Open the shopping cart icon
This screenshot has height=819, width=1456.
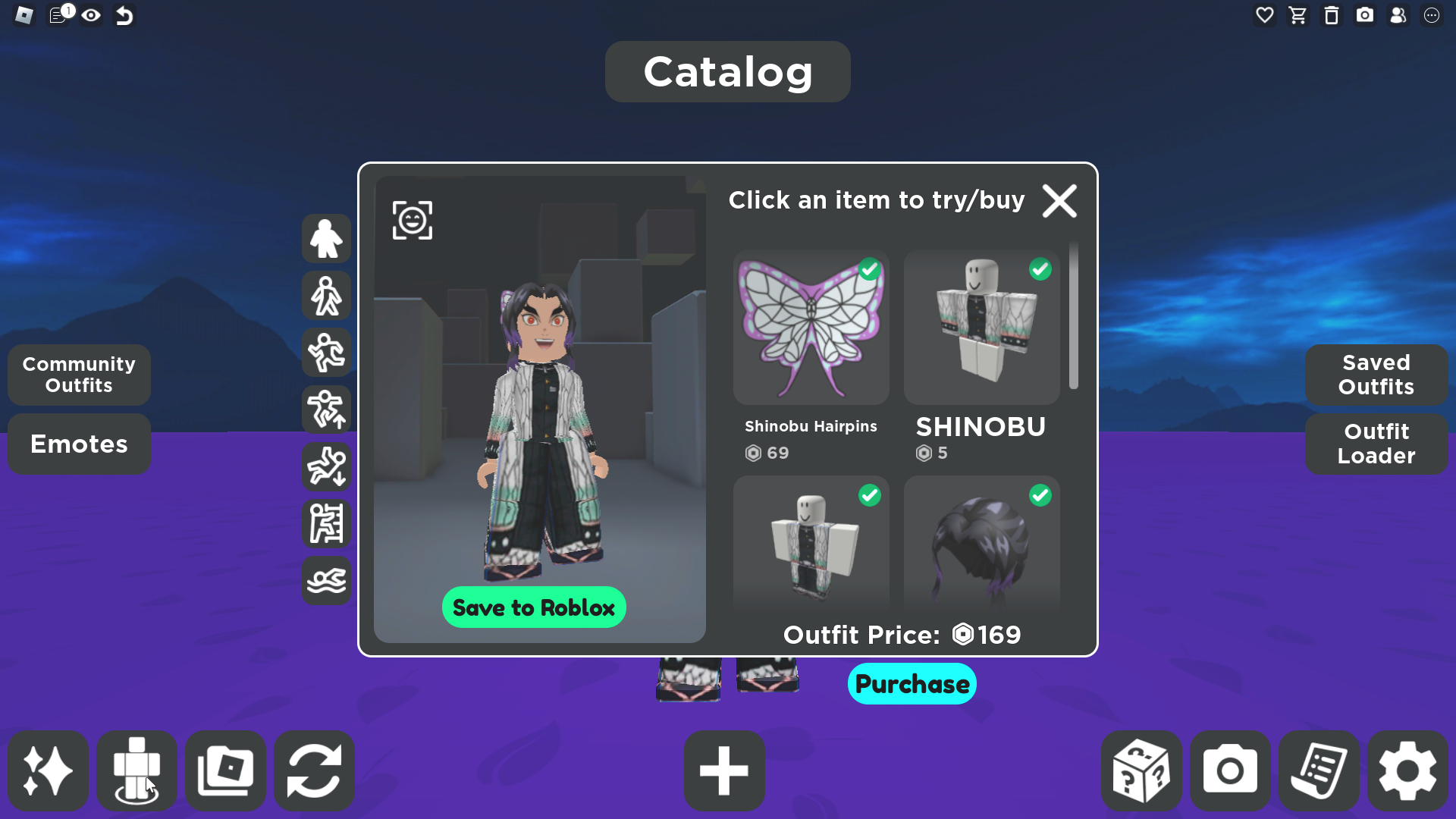coord(1298,15)
